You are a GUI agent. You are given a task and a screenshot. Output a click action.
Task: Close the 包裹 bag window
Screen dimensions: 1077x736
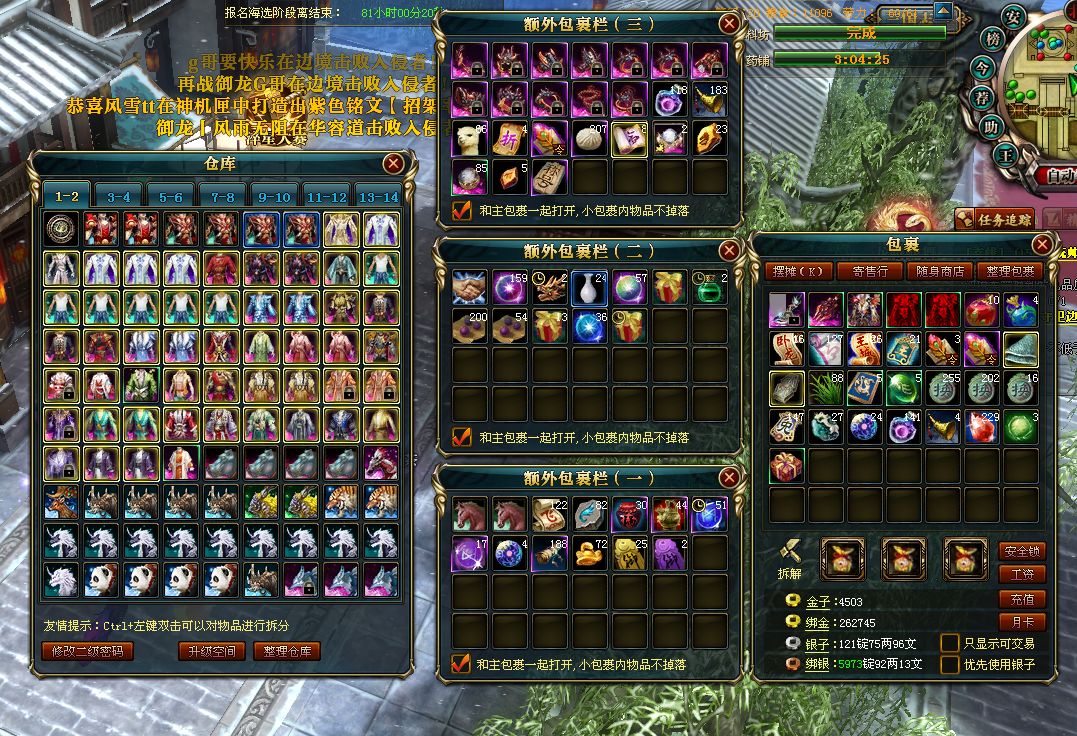[1043, 244]
